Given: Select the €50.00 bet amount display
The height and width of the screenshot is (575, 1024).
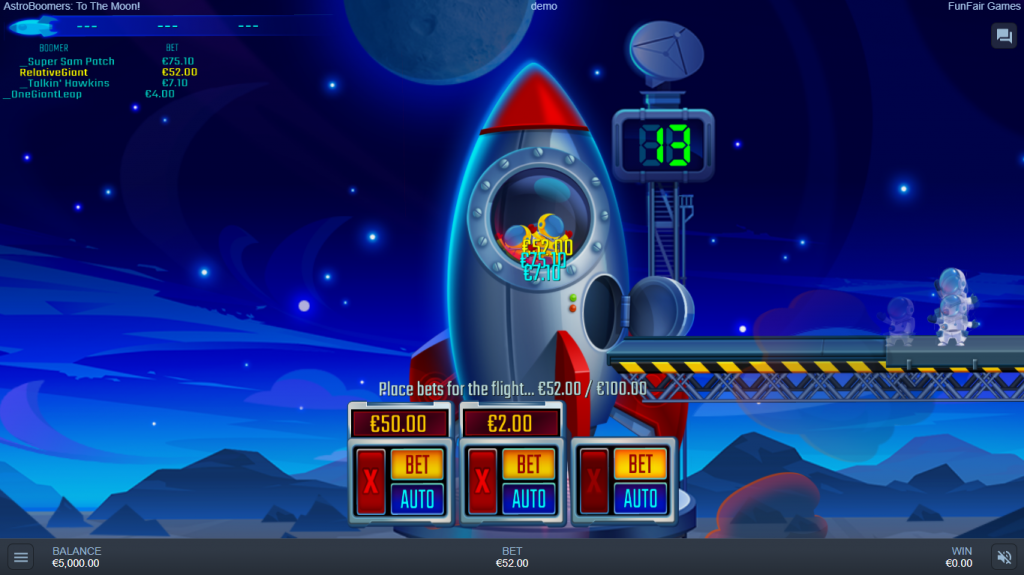Looking at the screenshot, I should coord(399,423).
